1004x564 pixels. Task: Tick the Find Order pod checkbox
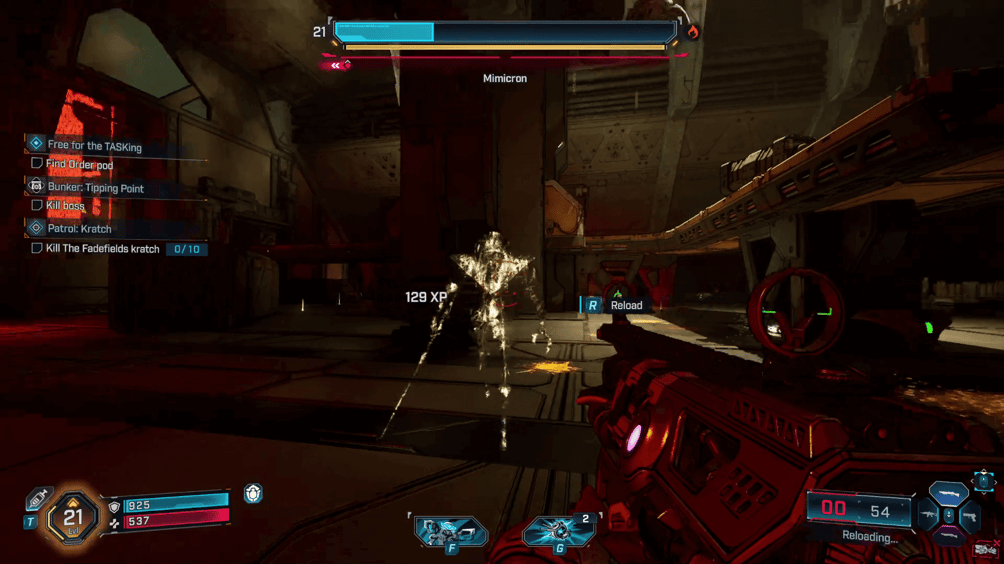37,164
